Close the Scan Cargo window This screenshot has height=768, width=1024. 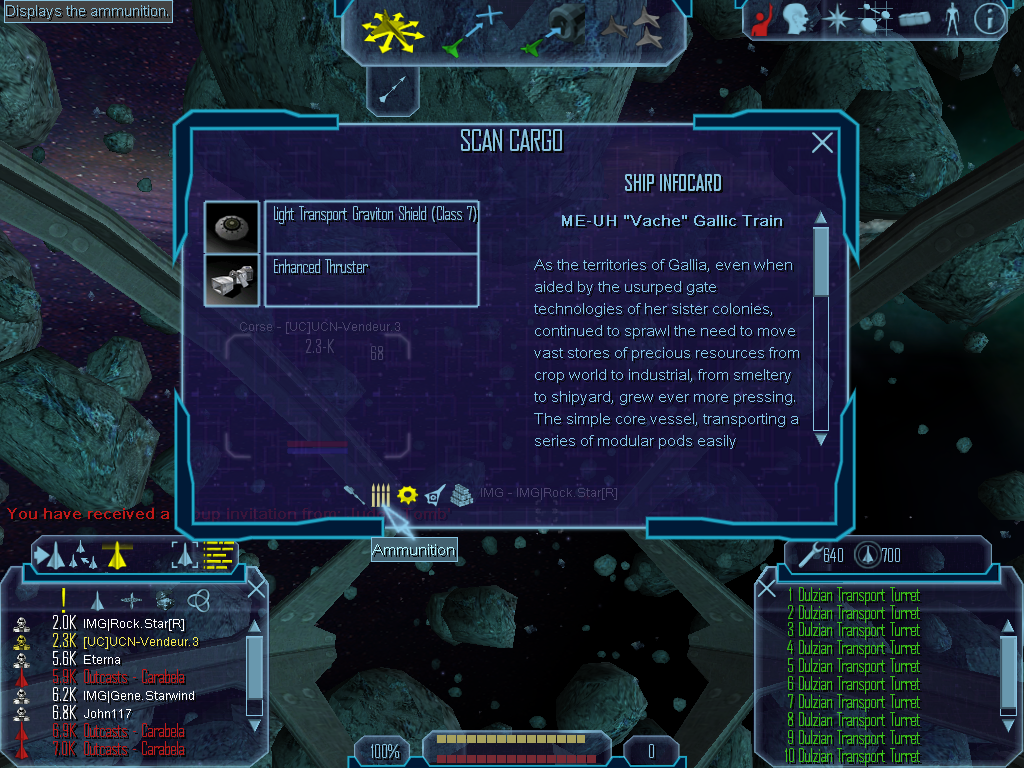coord(822,143)
